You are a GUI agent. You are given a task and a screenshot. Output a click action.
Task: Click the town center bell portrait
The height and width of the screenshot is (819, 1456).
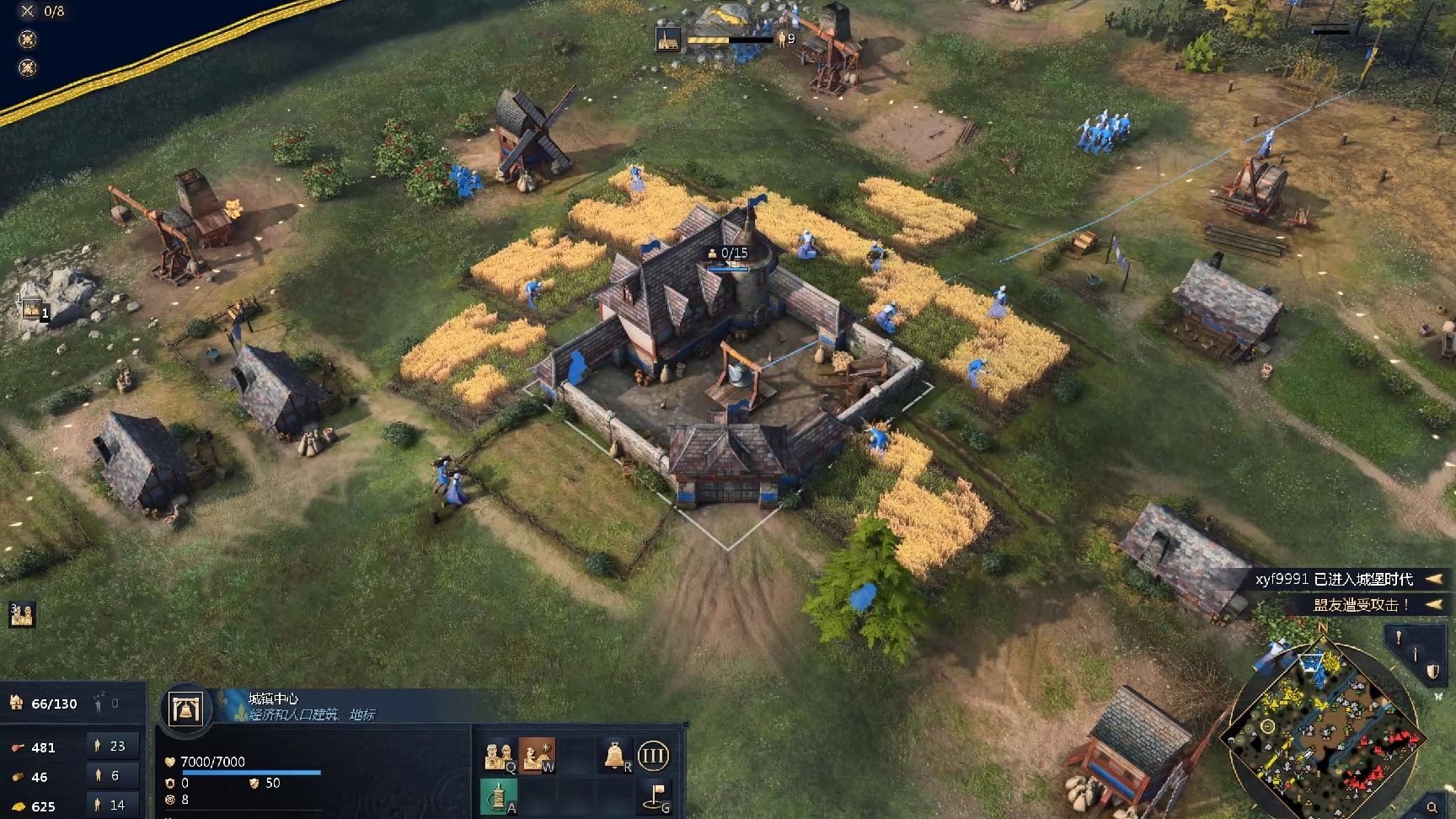point(185,709)
